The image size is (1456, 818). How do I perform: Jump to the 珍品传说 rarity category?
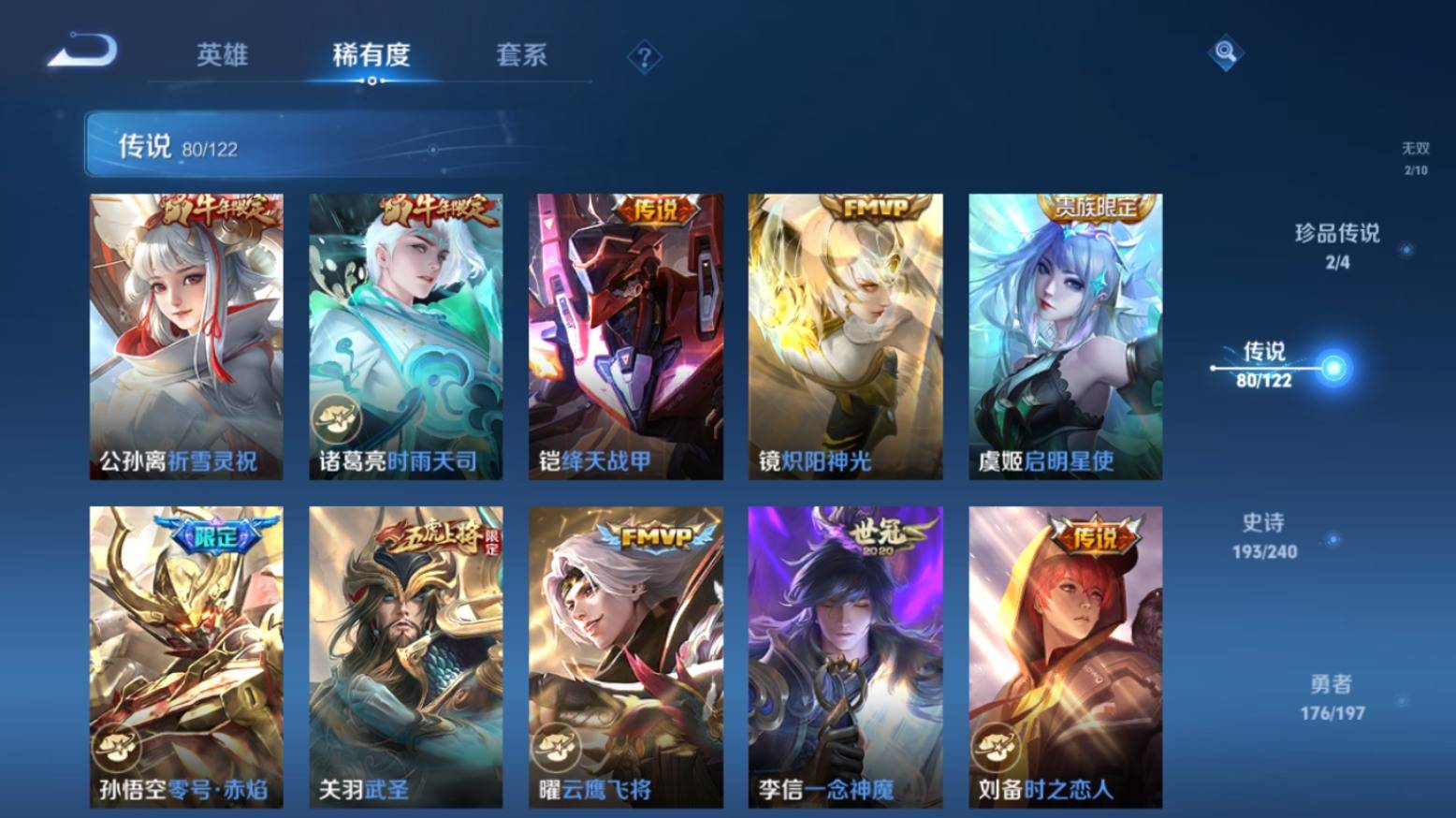(x=1337, y=245)
